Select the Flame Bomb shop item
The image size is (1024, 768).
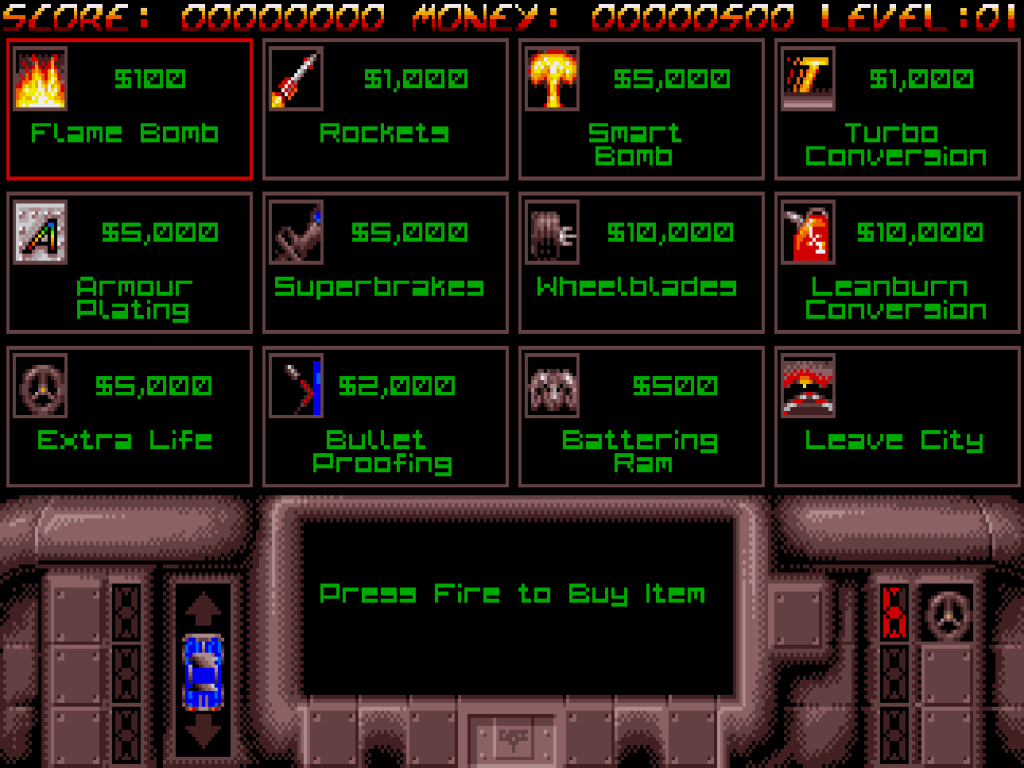129,109
